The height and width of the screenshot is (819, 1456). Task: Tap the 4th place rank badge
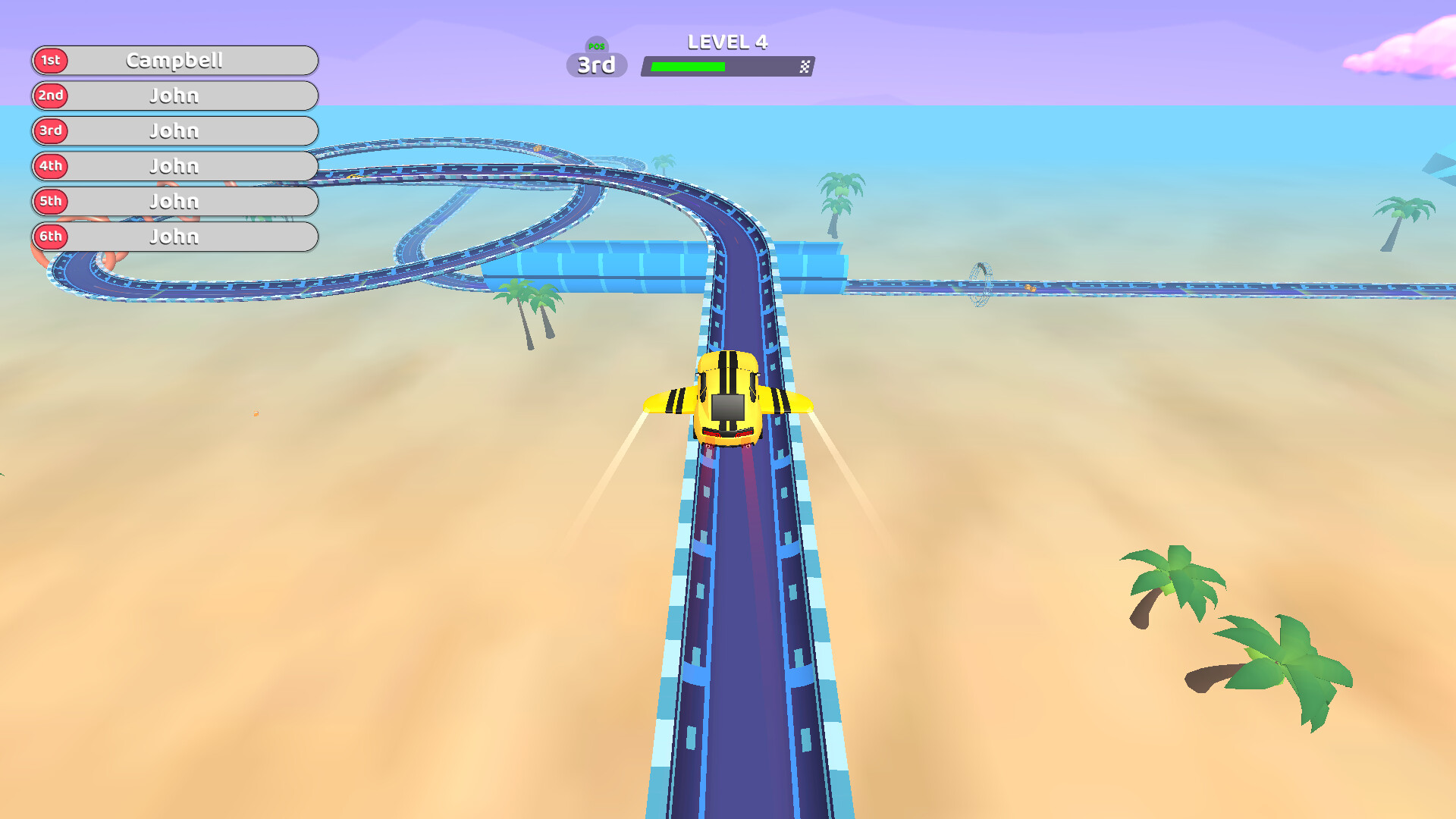pyautogui.click(x=50, y=166)
